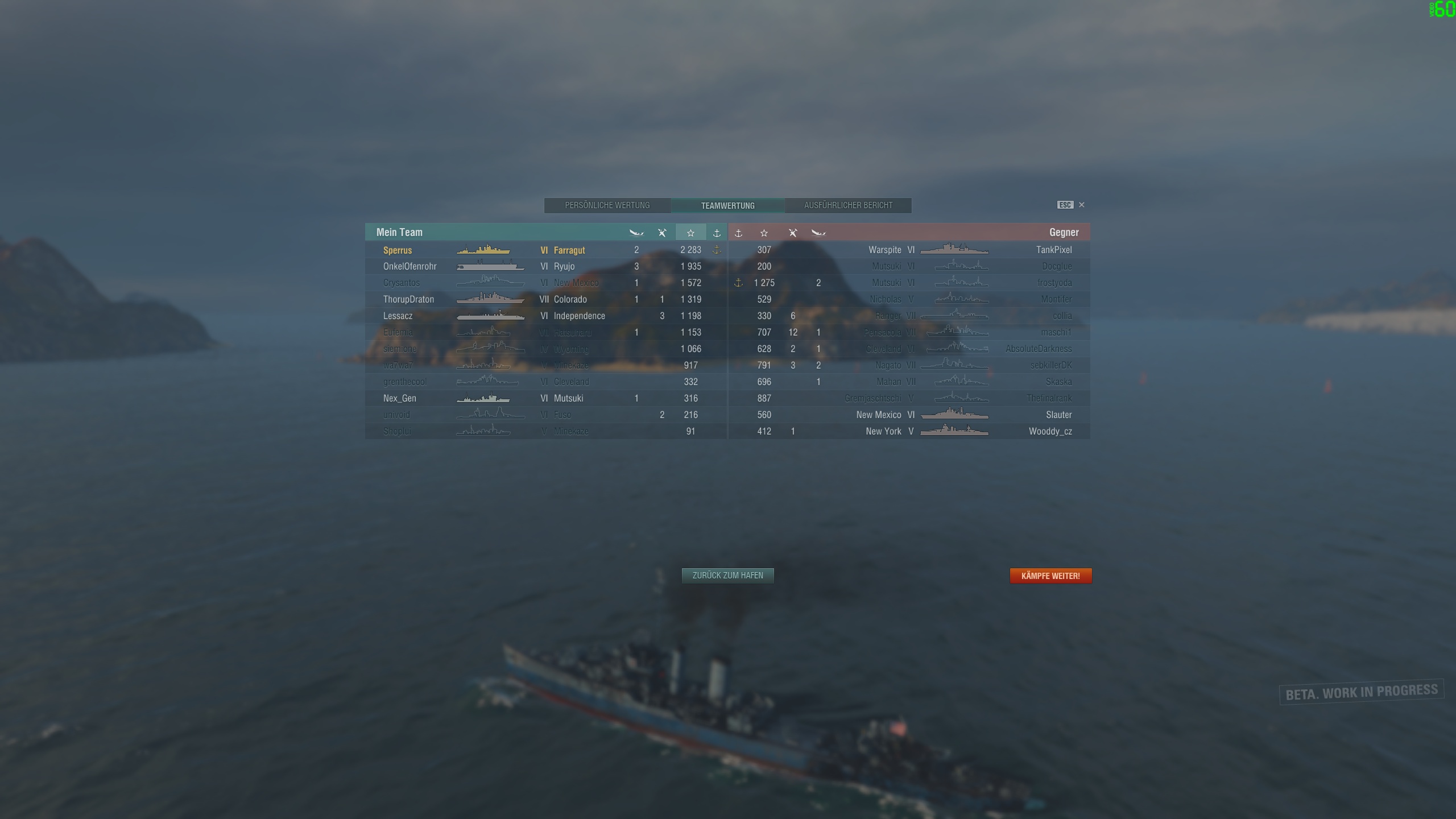Switch to the Persönliche Wertung tab
This screenshot has width=1456, height=819.
click(x=607, y=205)
